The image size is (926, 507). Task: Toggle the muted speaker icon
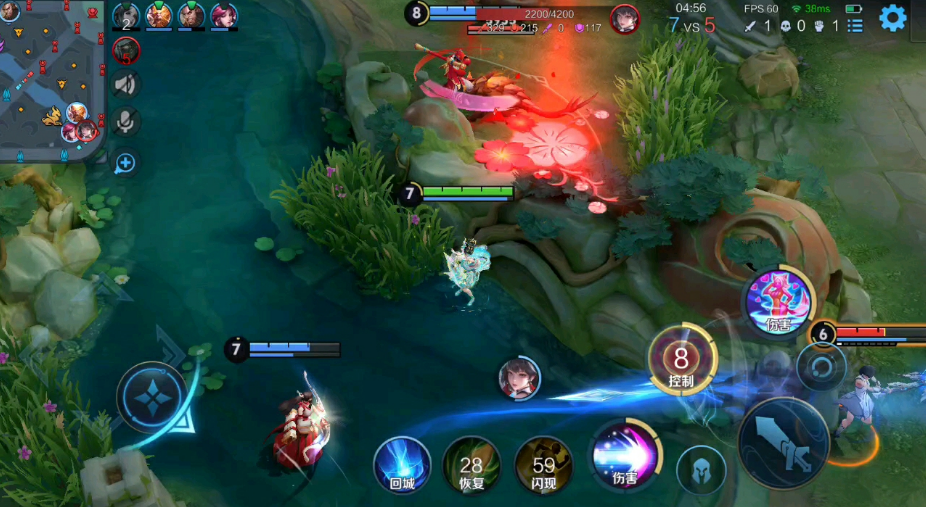click(126, 86)
